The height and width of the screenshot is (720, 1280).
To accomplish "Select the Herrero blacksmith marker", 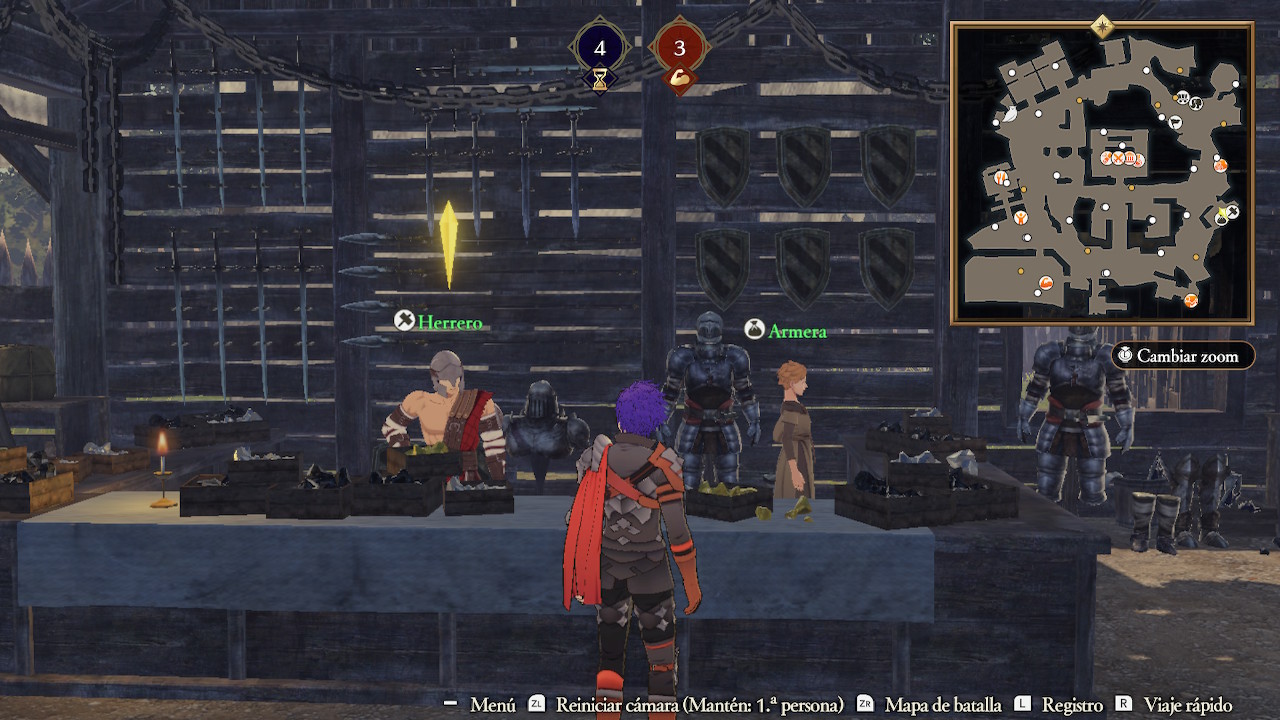I will click(439, 322).
